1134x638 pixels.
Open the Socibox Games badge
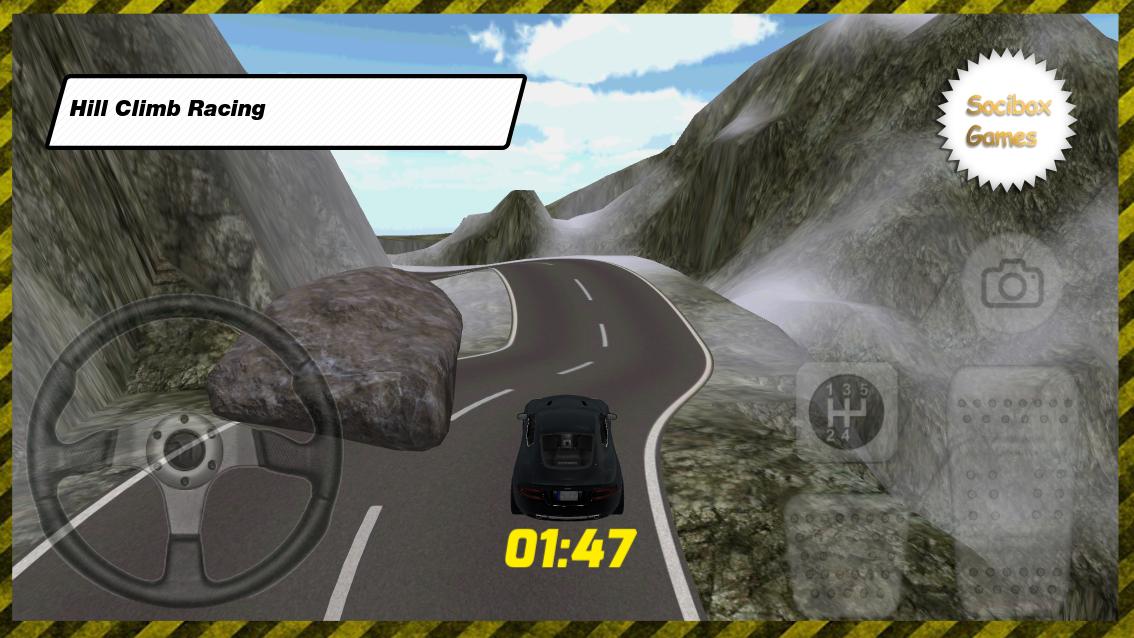coord(1006,121)
